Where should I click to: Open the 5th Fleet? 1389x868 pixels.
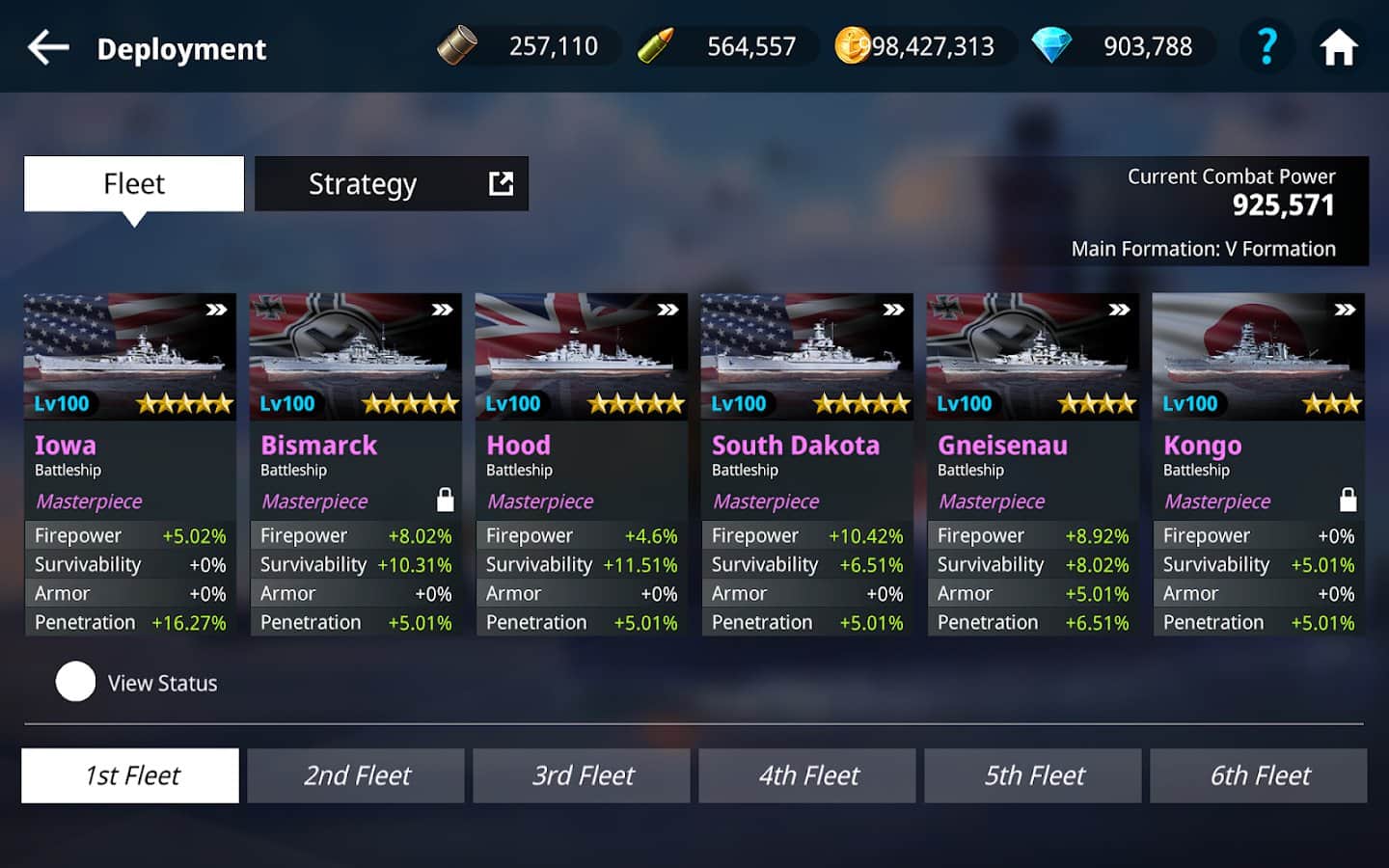[x=1033, y=775]
